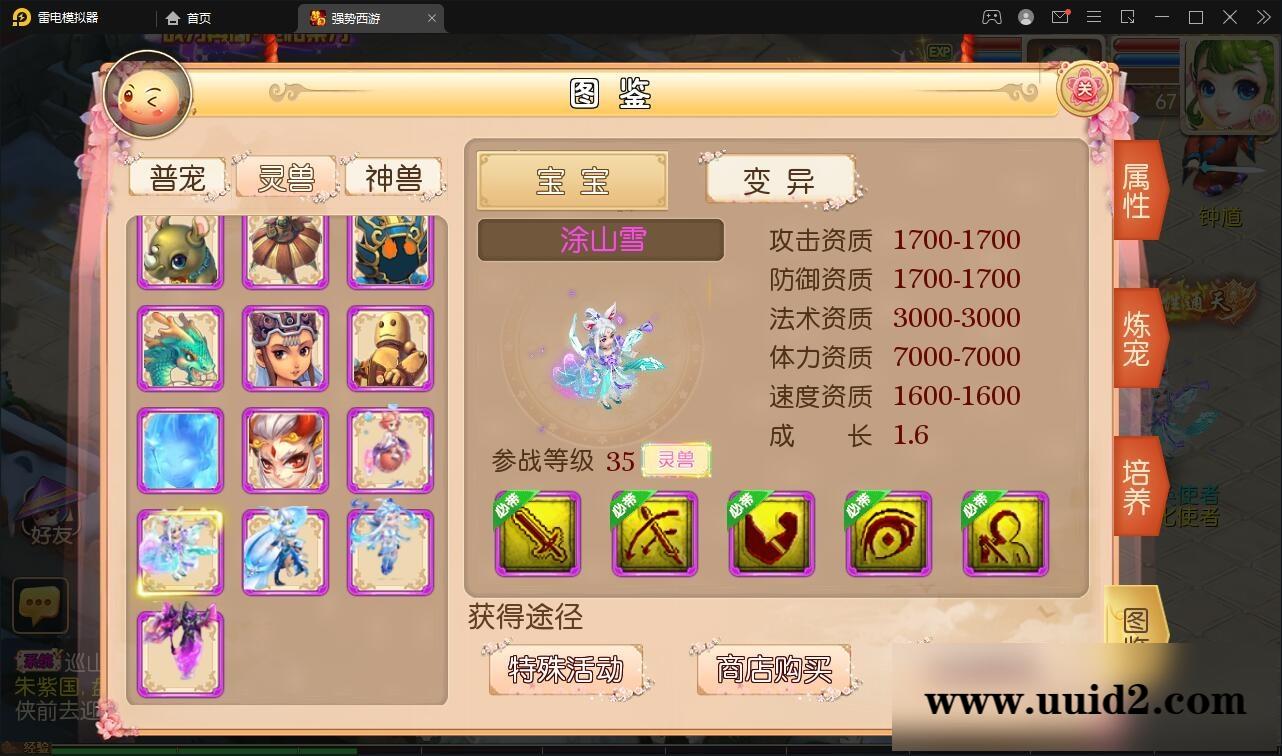Open the chat bubble icon on the left
Viewport: 1282px width, 756px height.
point(40,604)
